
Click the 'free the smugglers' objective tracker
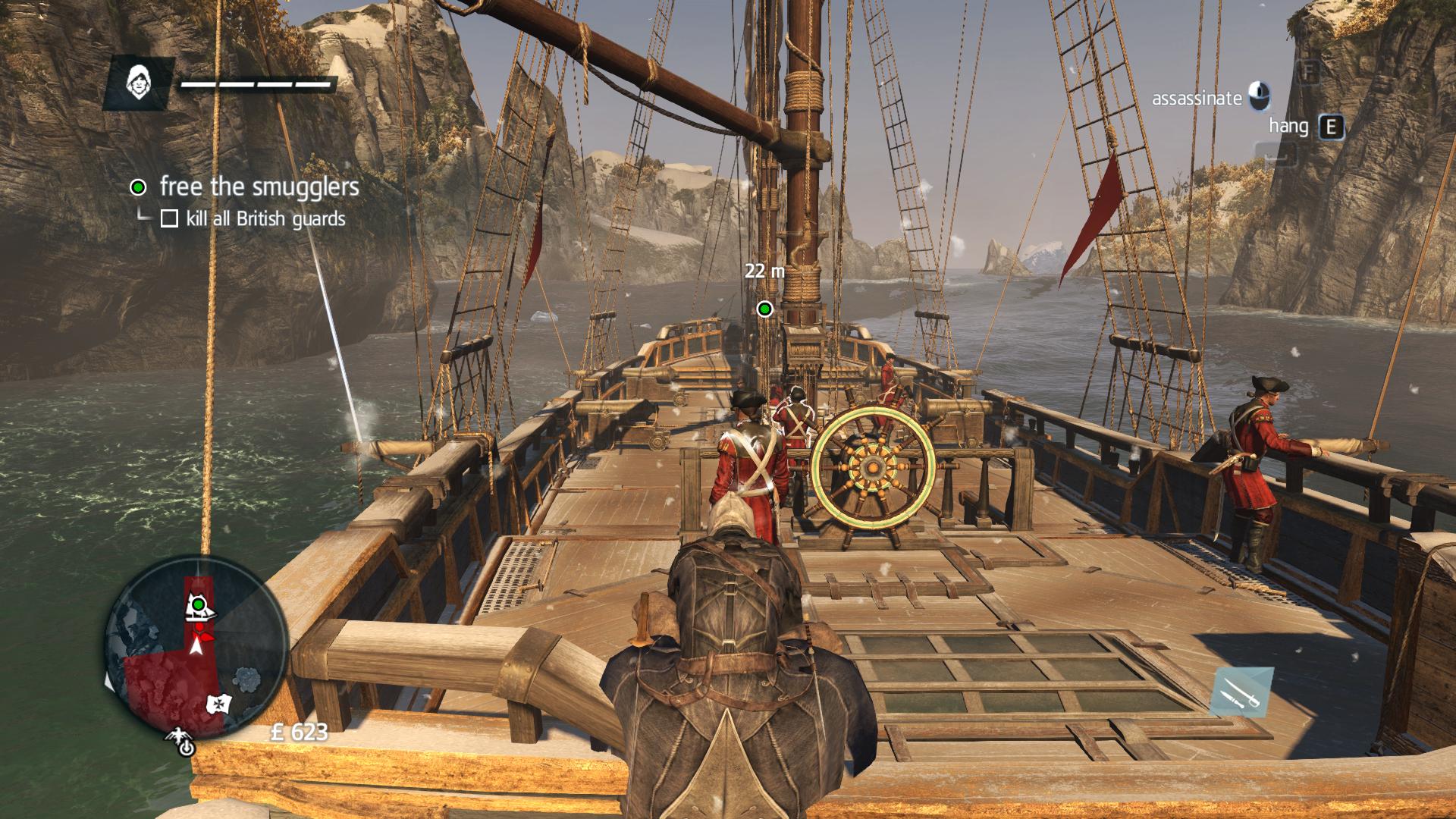259,187
